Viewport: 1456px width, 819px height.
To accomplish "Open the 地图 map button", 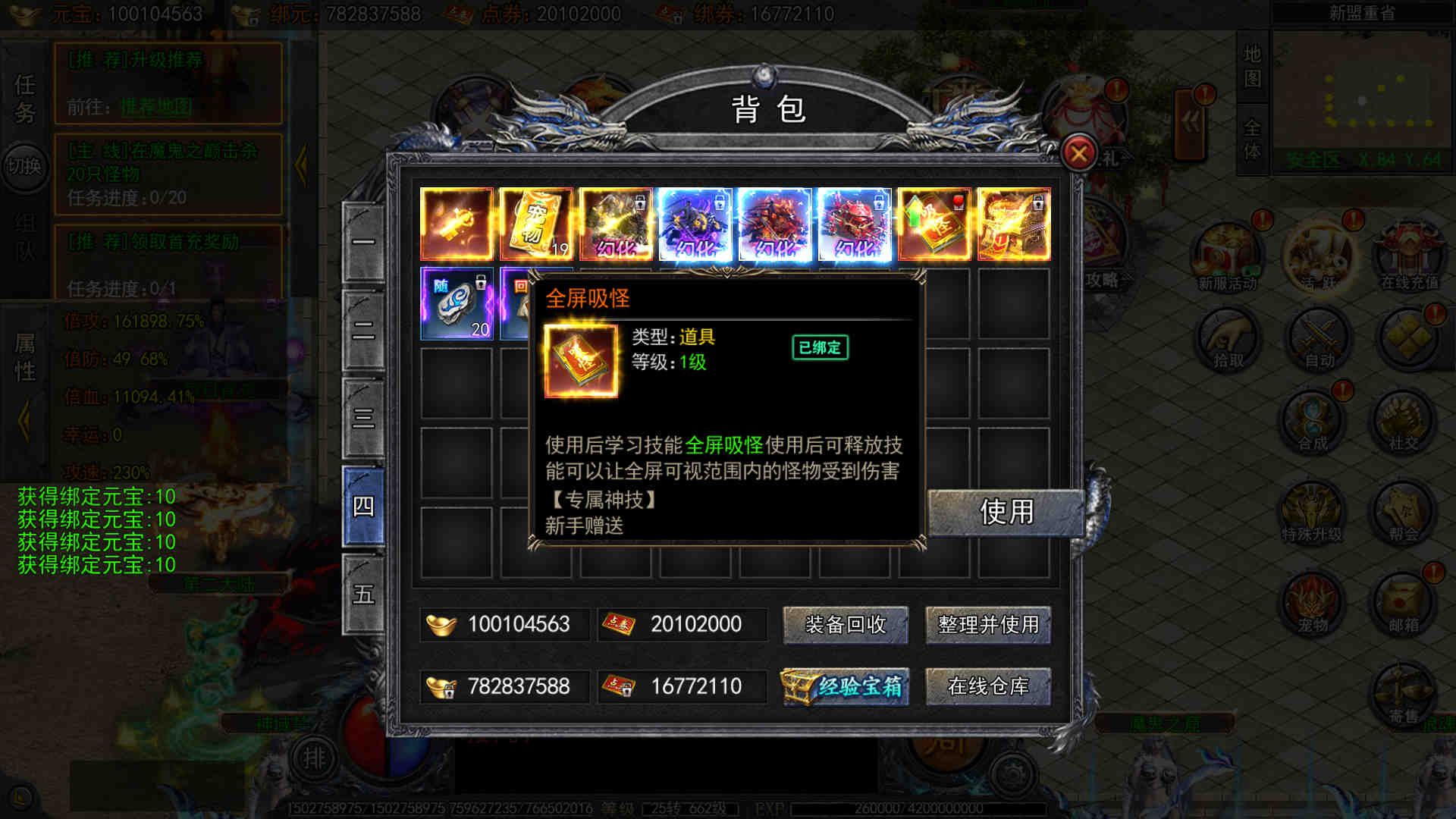I will [1252, 66].
